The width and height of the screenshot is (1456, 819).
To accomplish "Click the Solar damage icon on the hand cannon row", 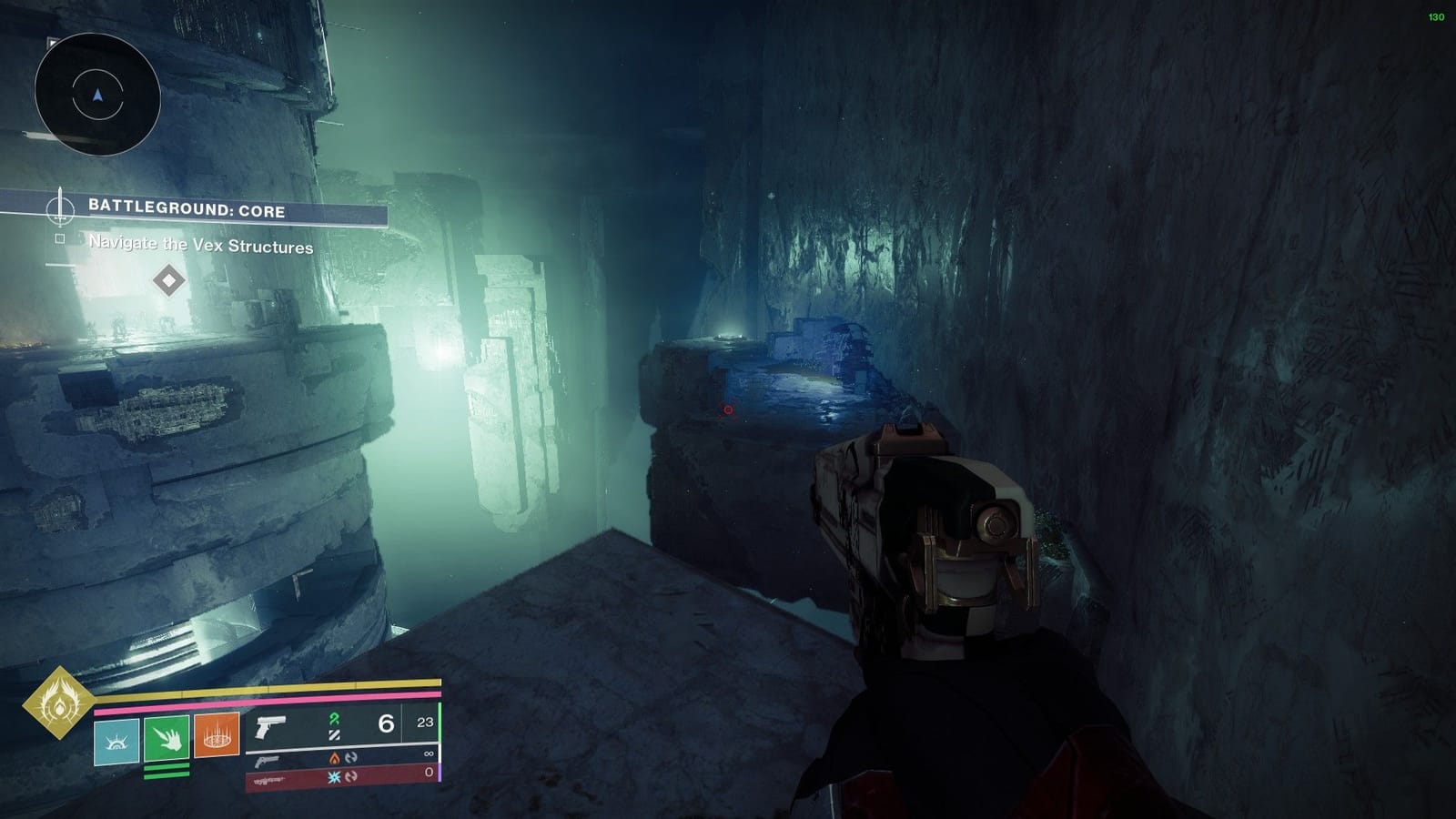I will click(333, 759).
